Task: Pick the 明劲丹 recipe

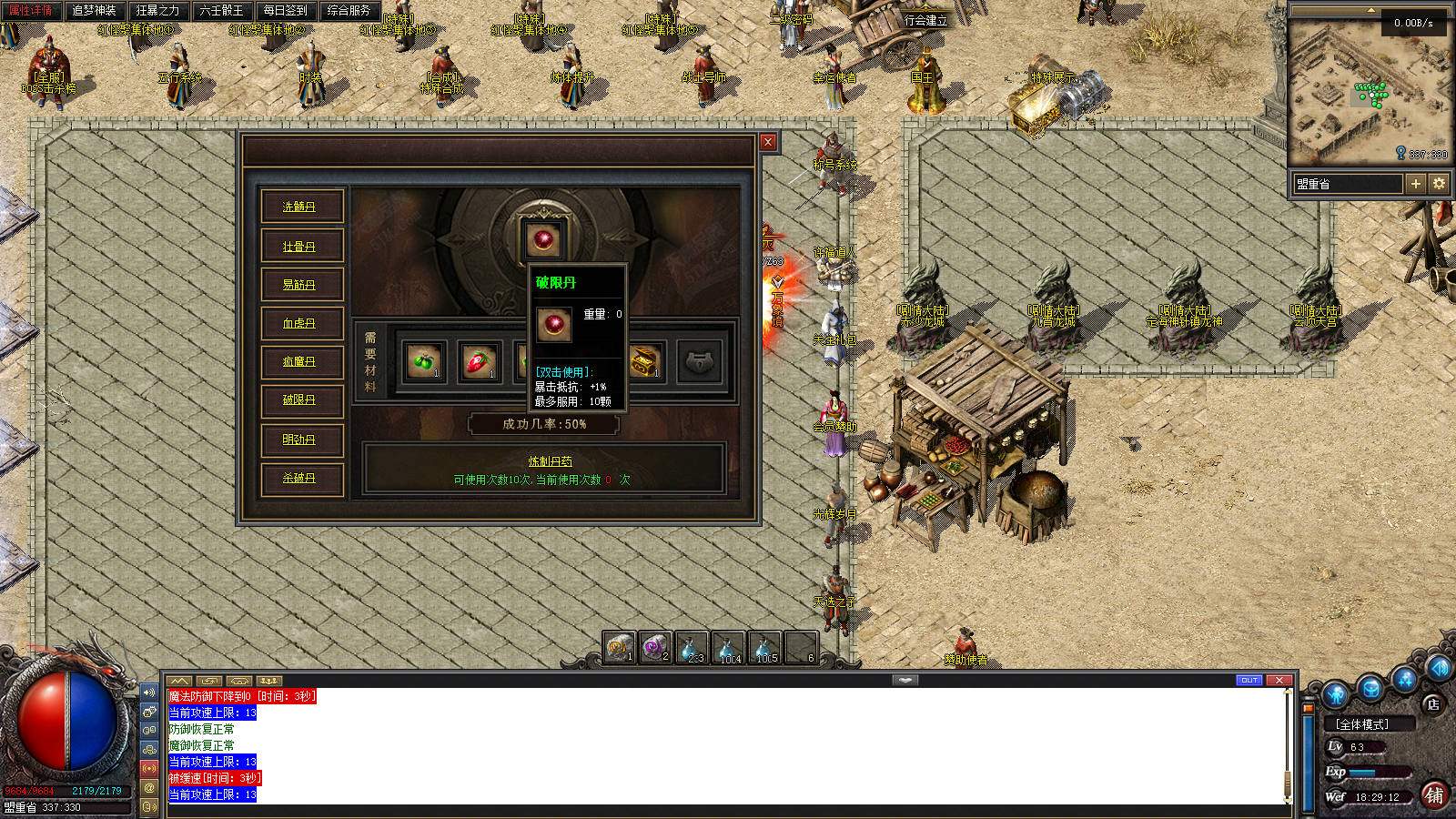Action: tap(299, 440)
